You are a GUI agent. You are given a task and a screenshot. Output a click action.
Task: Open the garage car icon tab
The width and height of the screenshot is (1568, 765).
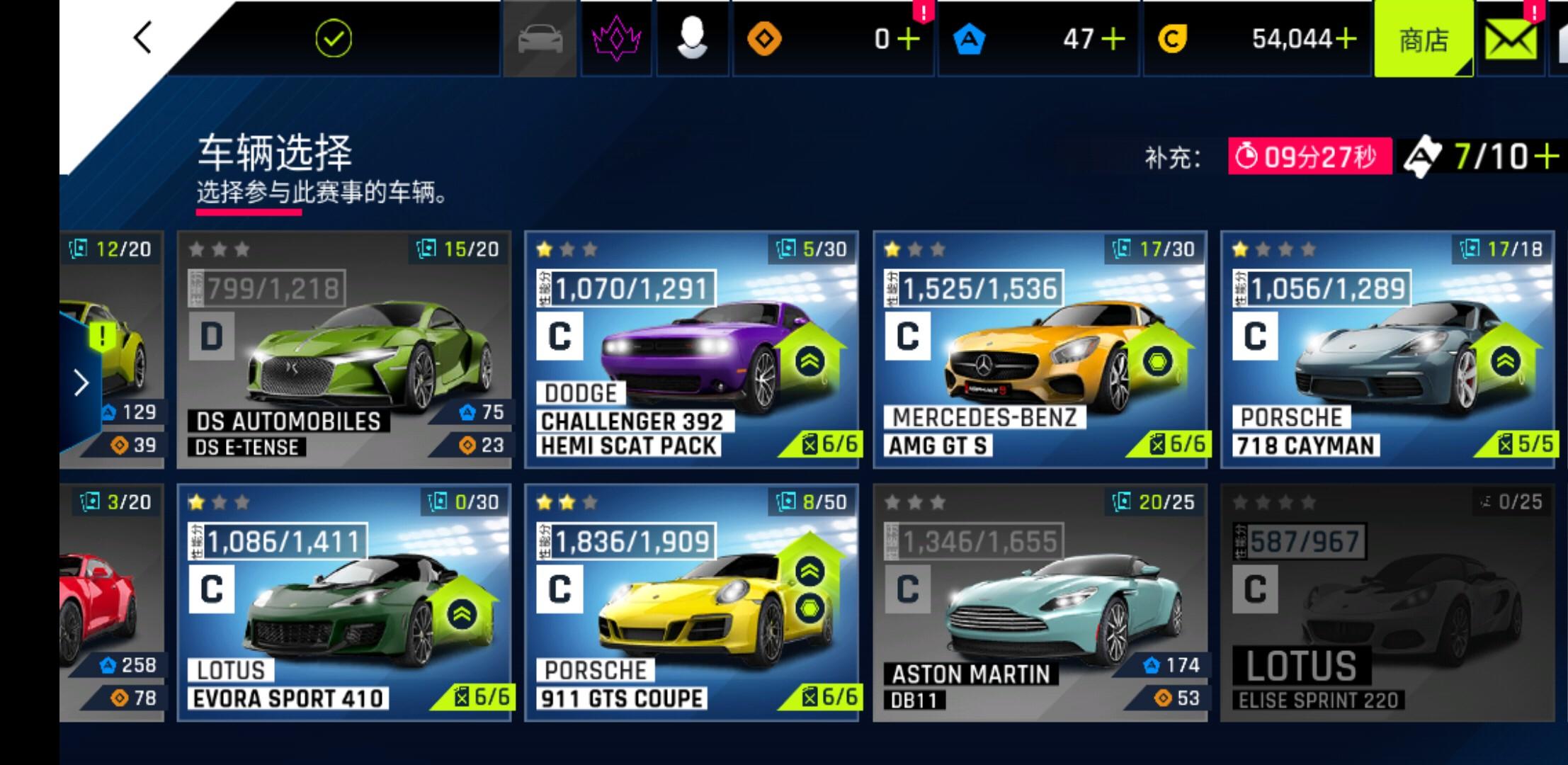(x=540, y=39)
